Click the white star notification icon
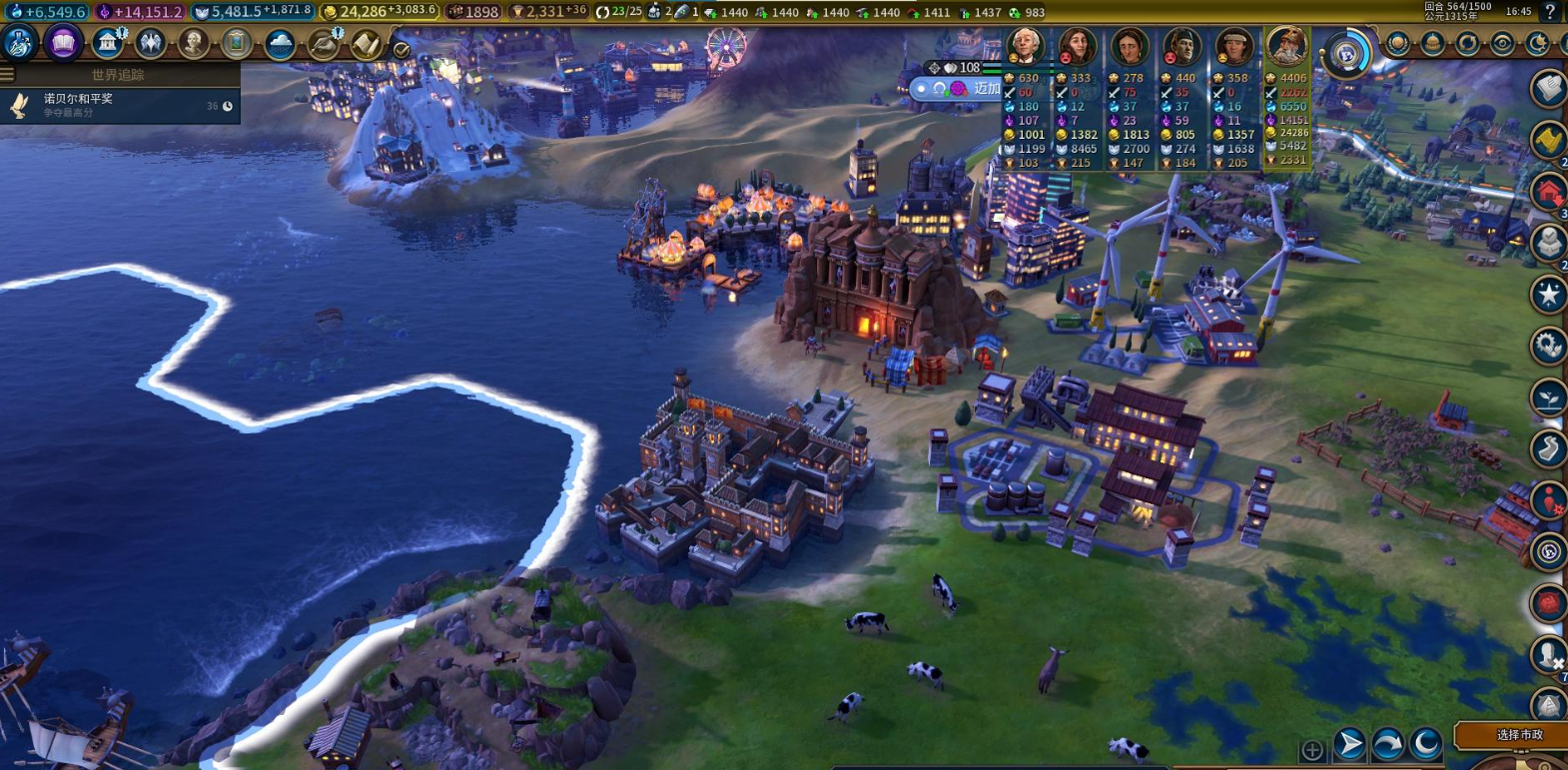The height and width of the screenshot is (770, 1568). pos(1549,294)
